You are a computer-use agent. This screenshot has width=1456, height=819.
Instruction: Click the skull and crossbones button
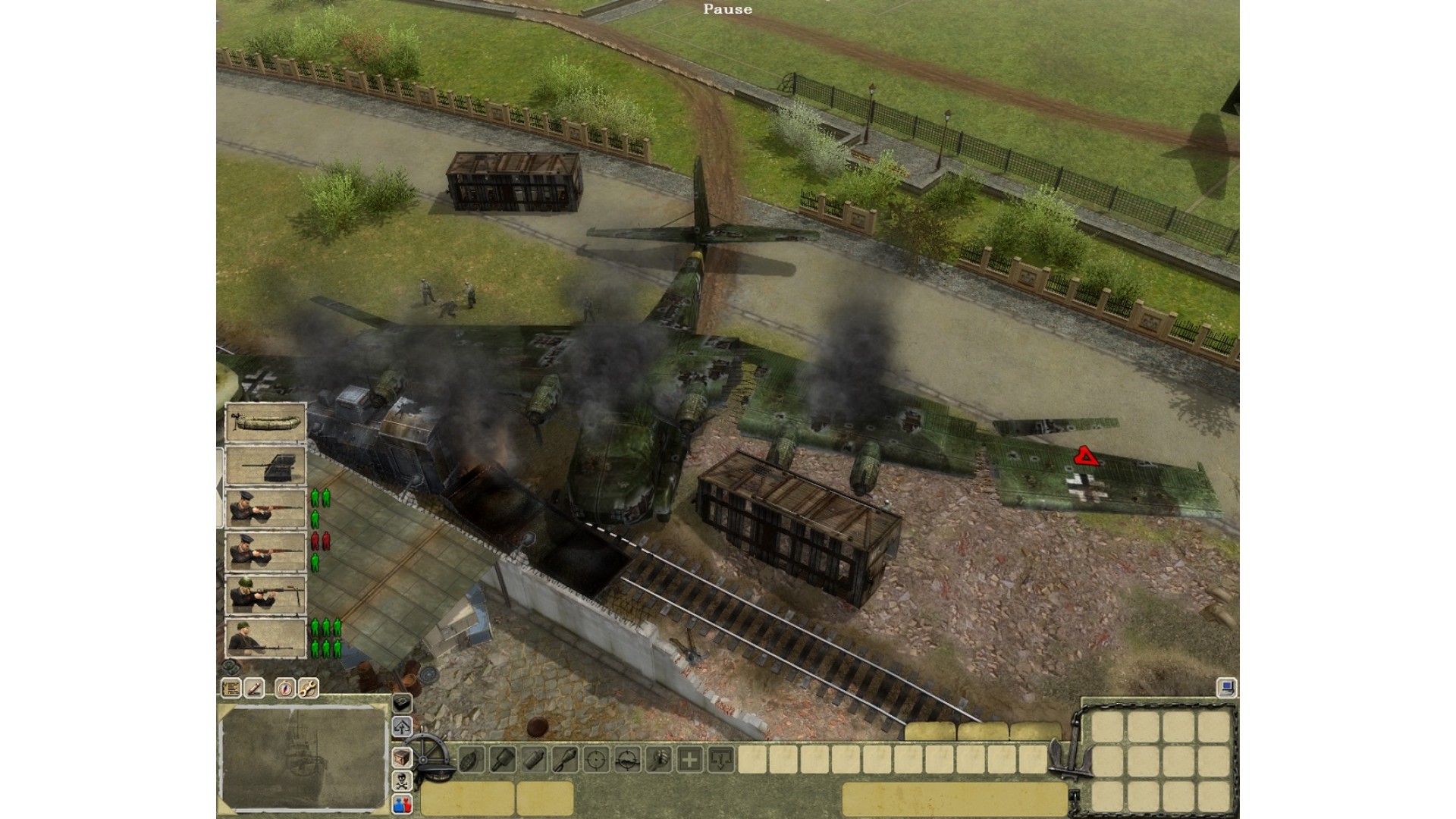[x=402, y=781]
